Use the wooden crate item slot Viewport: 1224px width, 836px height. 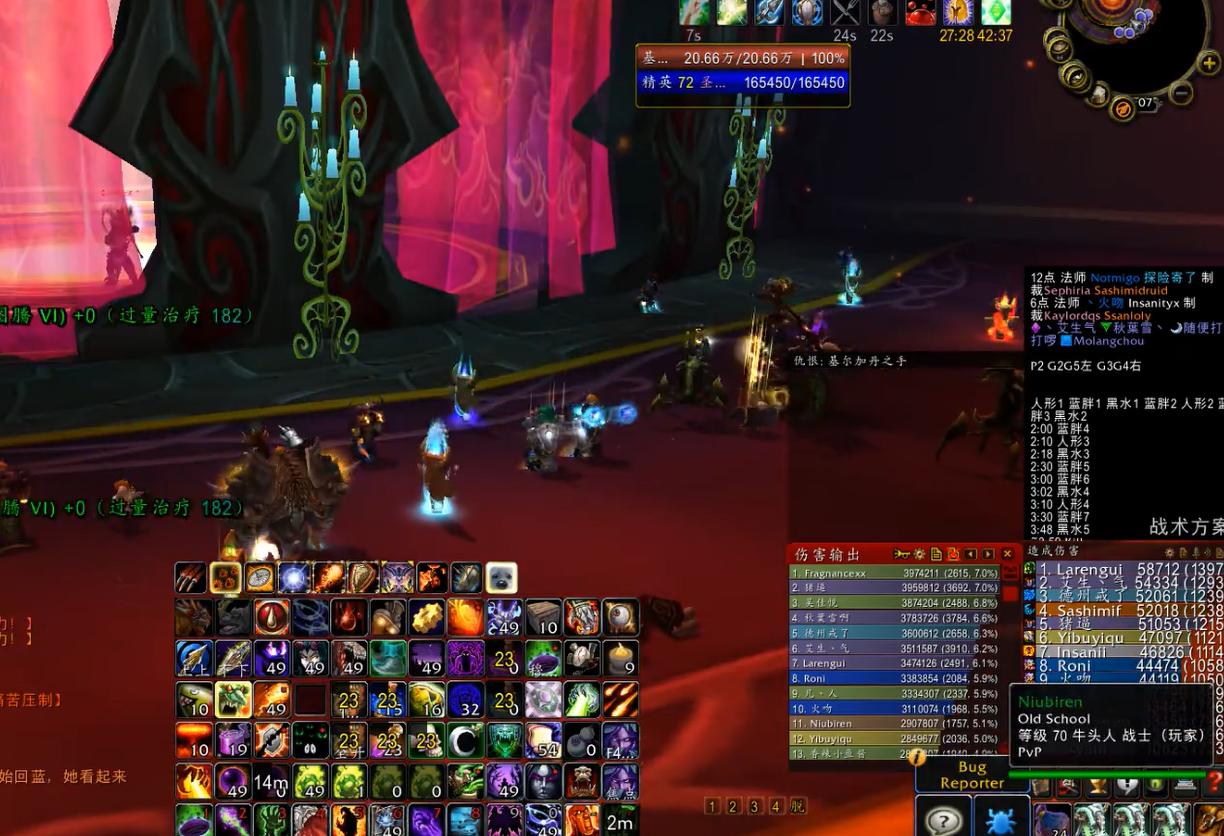click(543, 618)
